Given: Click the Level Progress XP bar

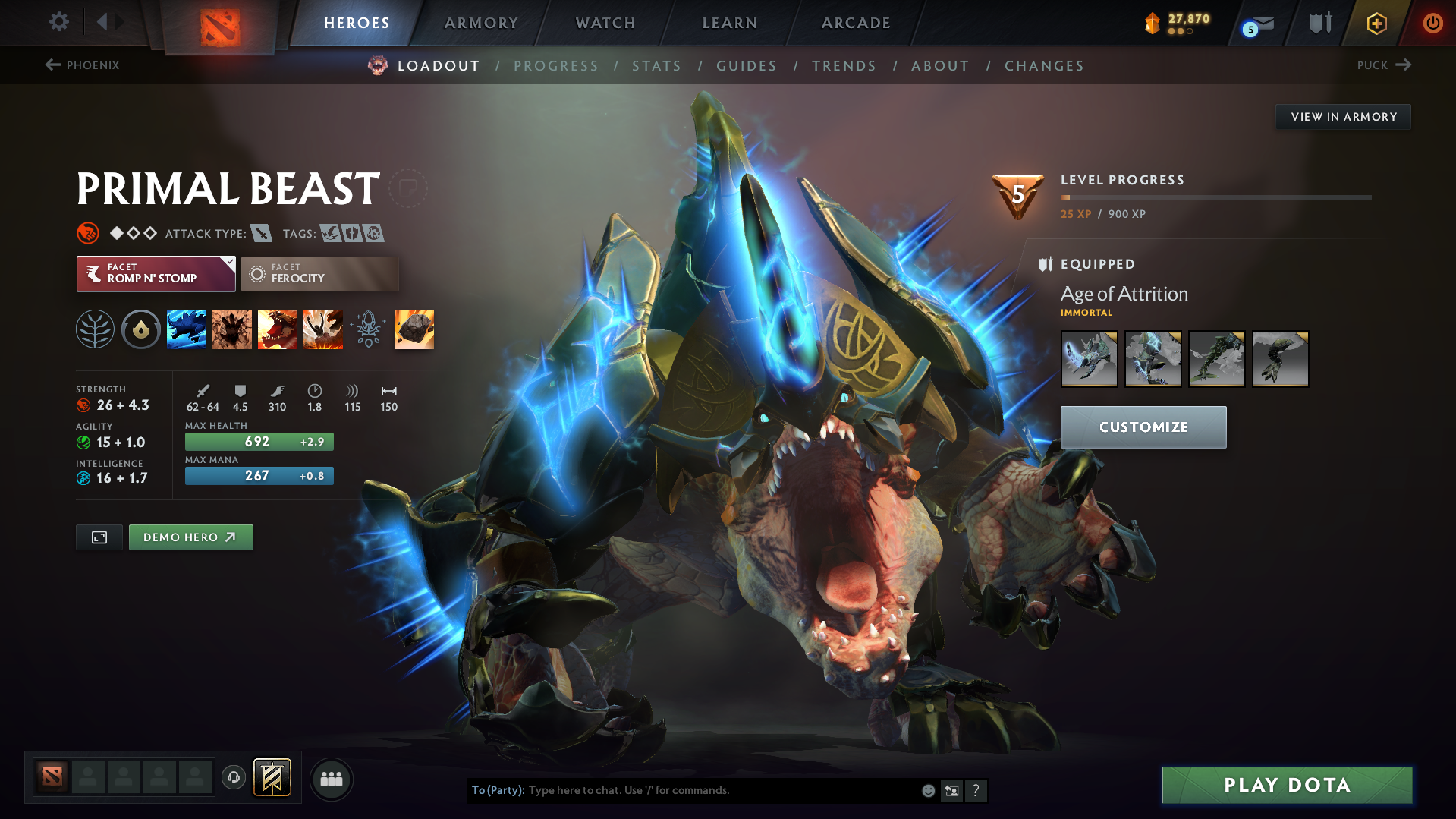Looking at the screenshot, I should [1215, 197].
